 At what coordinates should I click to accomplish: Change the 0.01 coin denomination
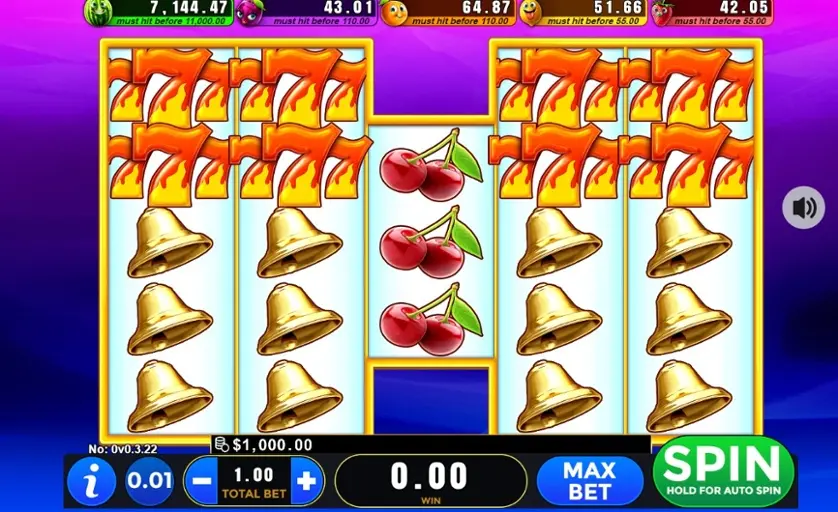tap(149, 481)
